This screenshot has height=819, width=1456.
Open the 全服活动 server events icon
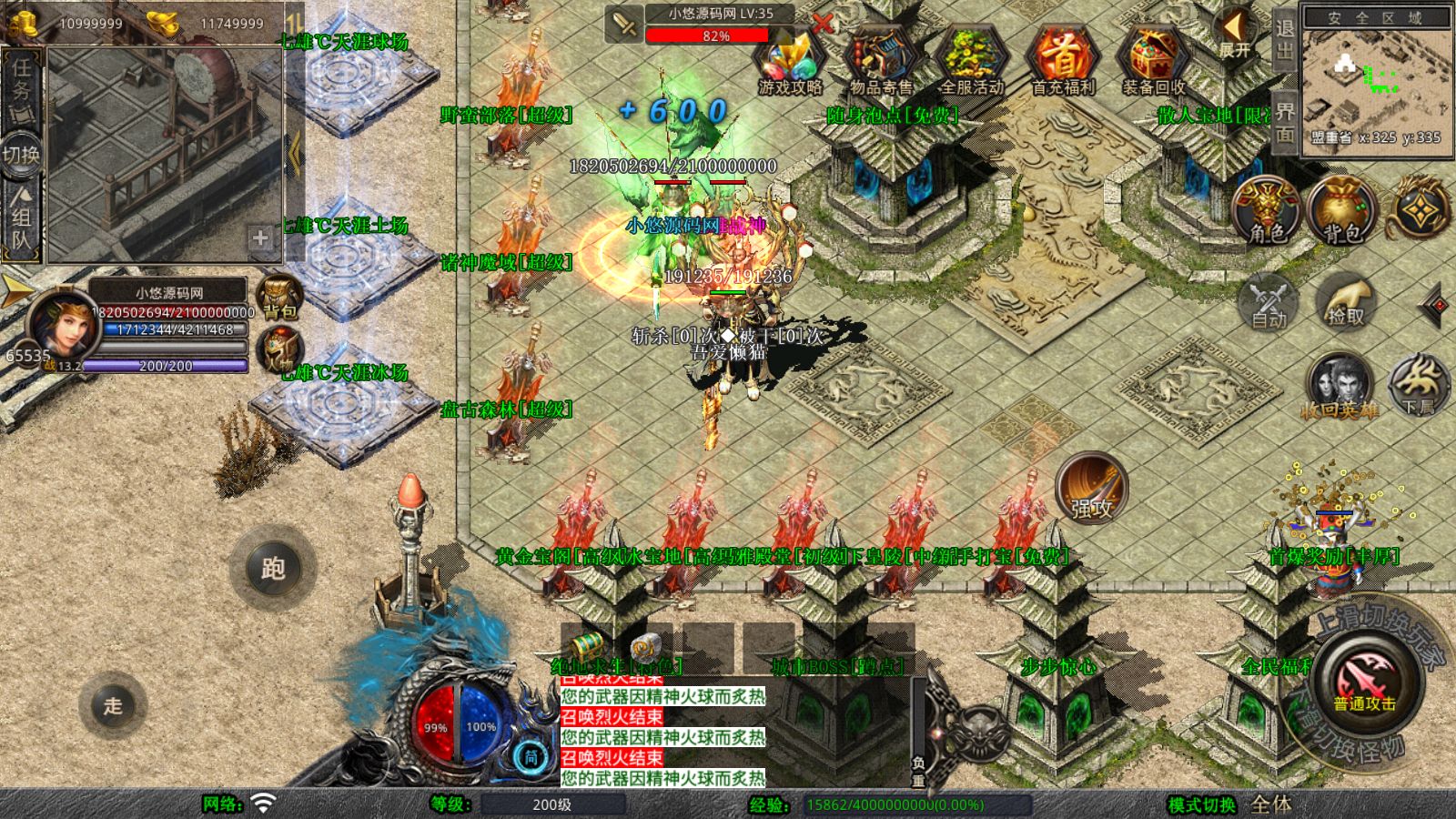pyautogui.click(x=972, y=60)
